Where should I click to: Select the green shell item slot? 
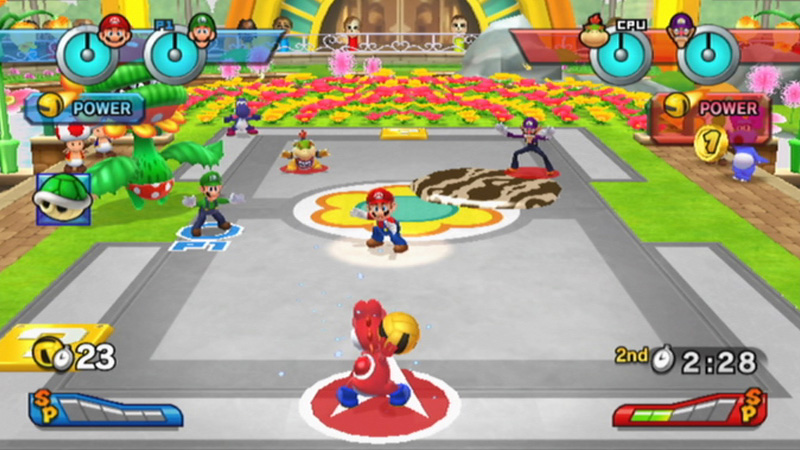(63, 198)
